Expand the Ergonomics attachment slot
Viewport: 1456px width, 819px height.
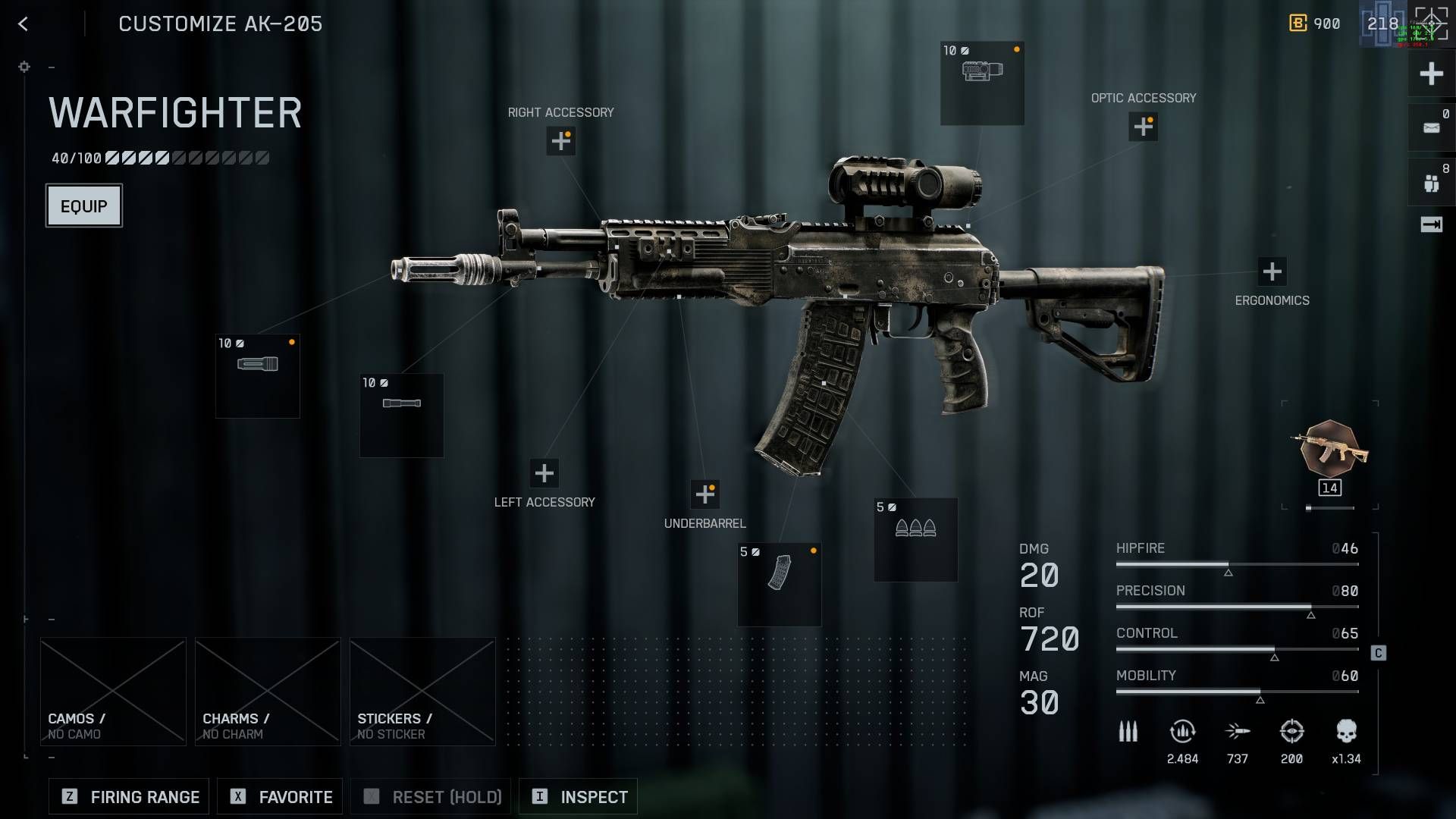coord(1271,270)
